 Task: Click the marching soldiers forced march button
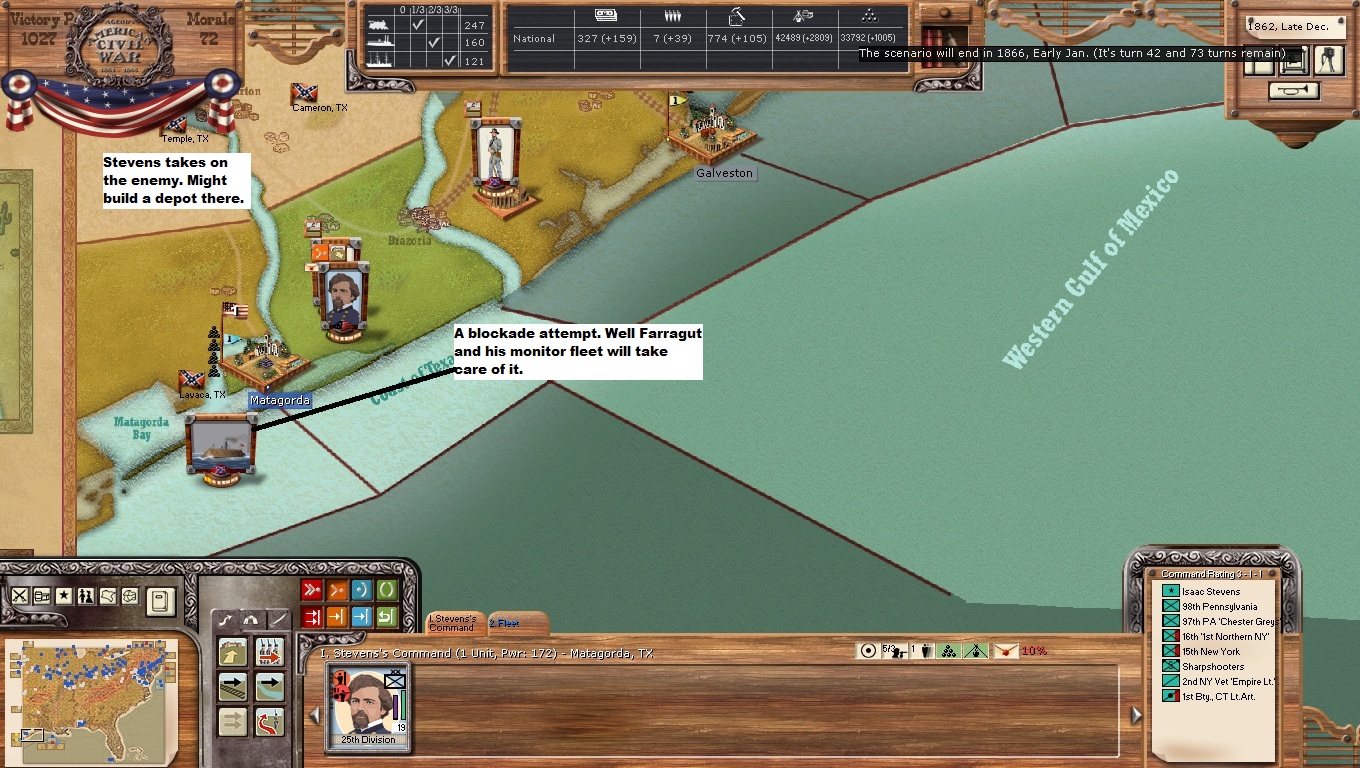[269, 652]
